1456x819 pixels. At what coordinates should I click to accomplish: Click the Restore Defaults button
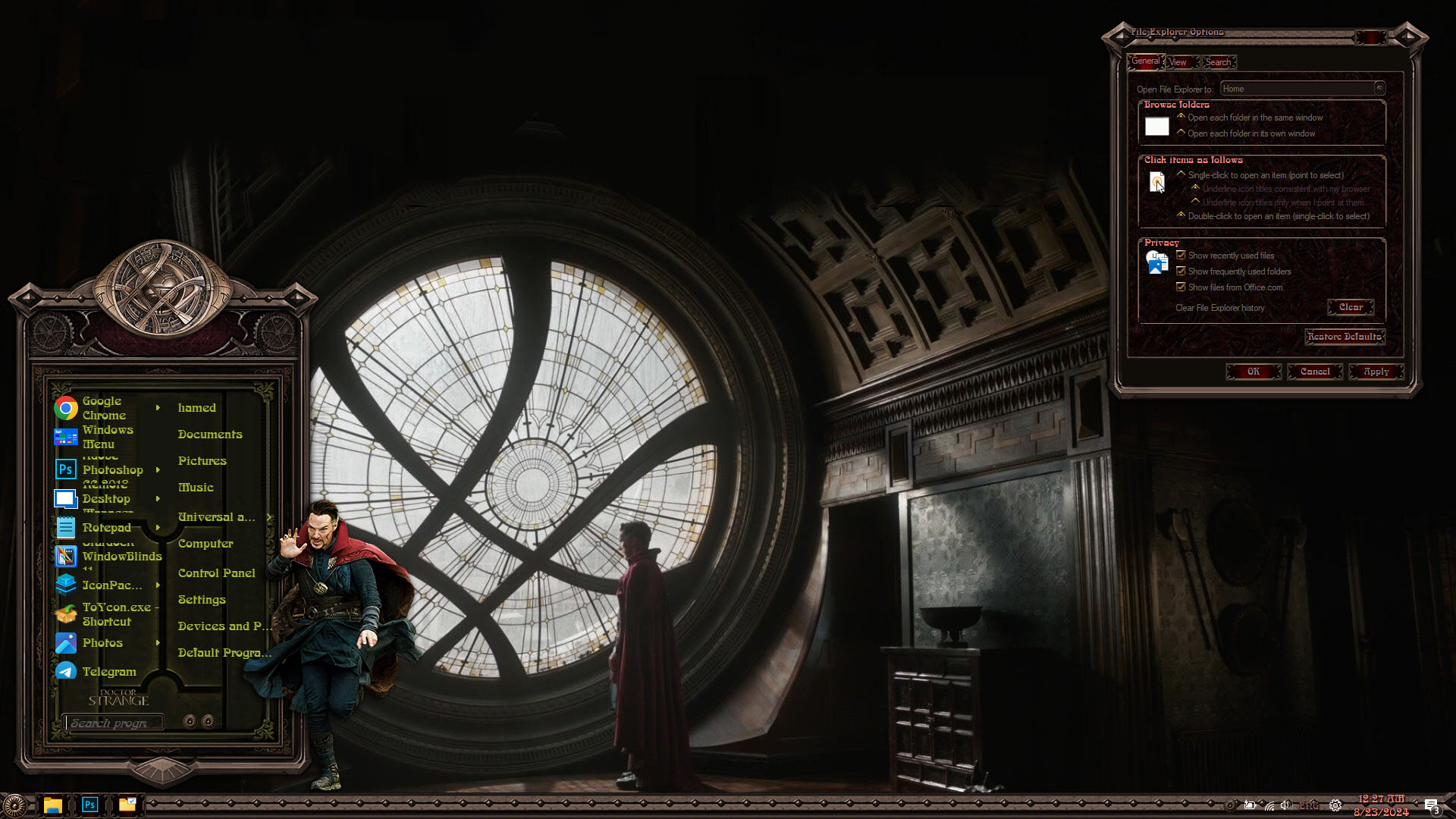tap(1344, 337)
